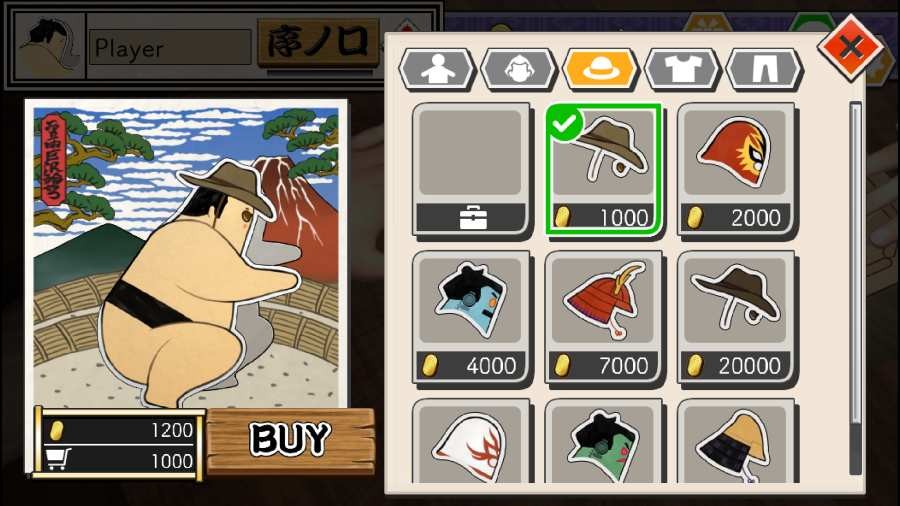Select the 20000 coin dark brown hat
The height and width of the screenshot is (506, 900).
pos(736,317)
